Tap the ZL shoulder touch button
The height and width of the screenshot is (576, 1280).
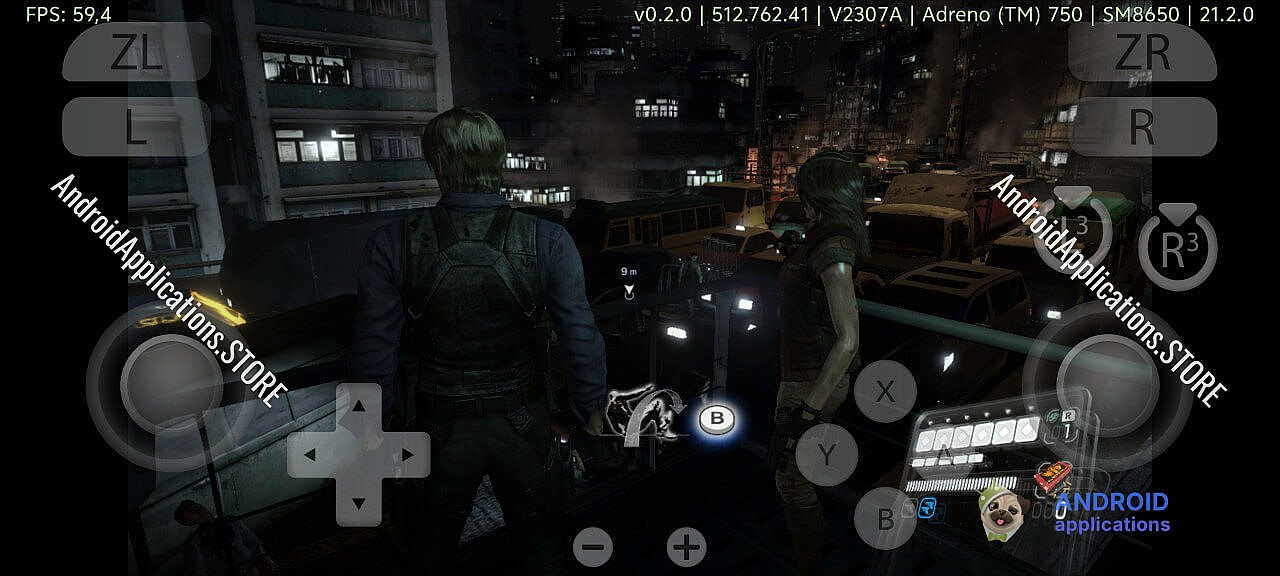coord(137,52)
